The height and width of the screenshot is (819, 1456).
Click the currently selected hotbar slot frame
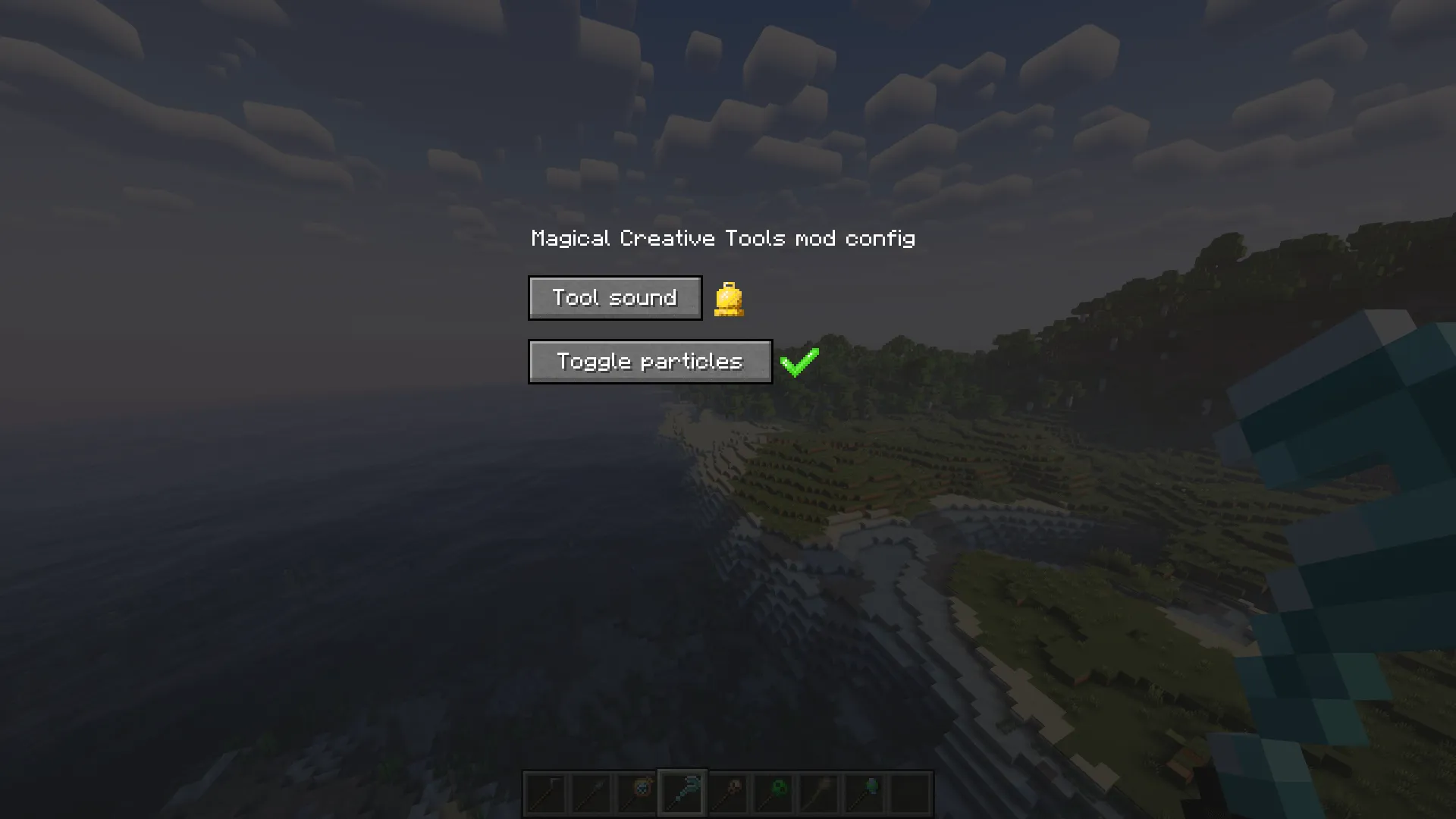tap(681, 791)
